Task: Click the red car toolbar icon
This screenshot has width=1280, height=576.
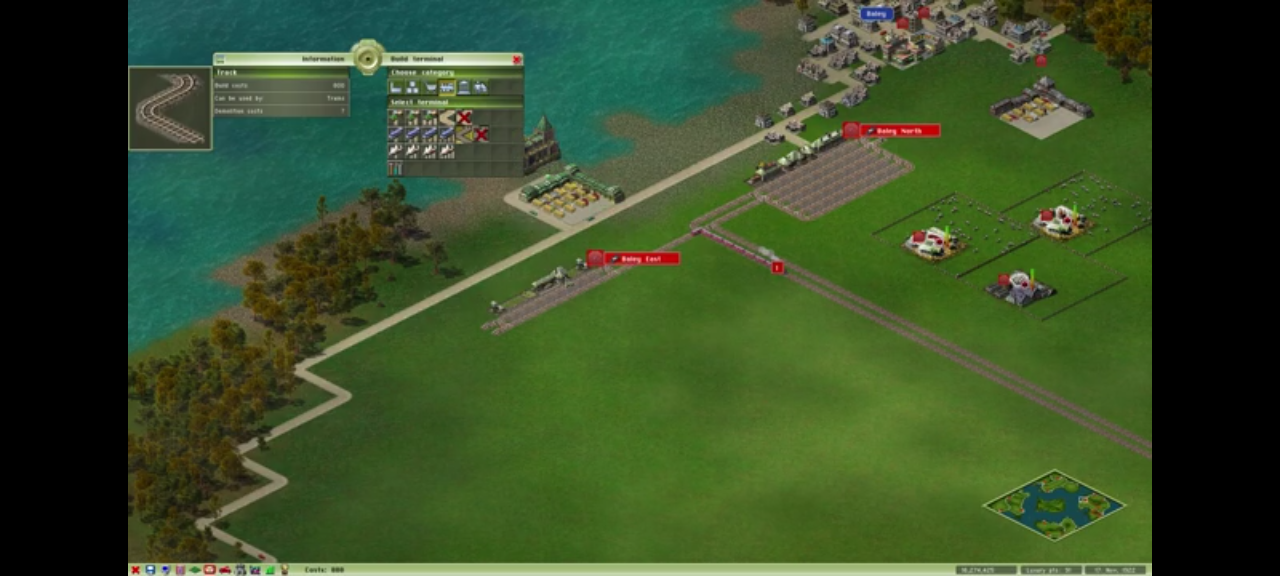Action: (x=225, y=570)
